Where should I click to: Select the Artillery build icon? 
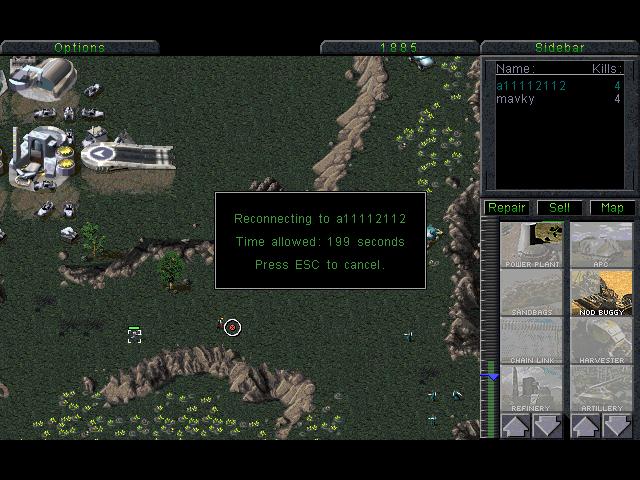602,389
